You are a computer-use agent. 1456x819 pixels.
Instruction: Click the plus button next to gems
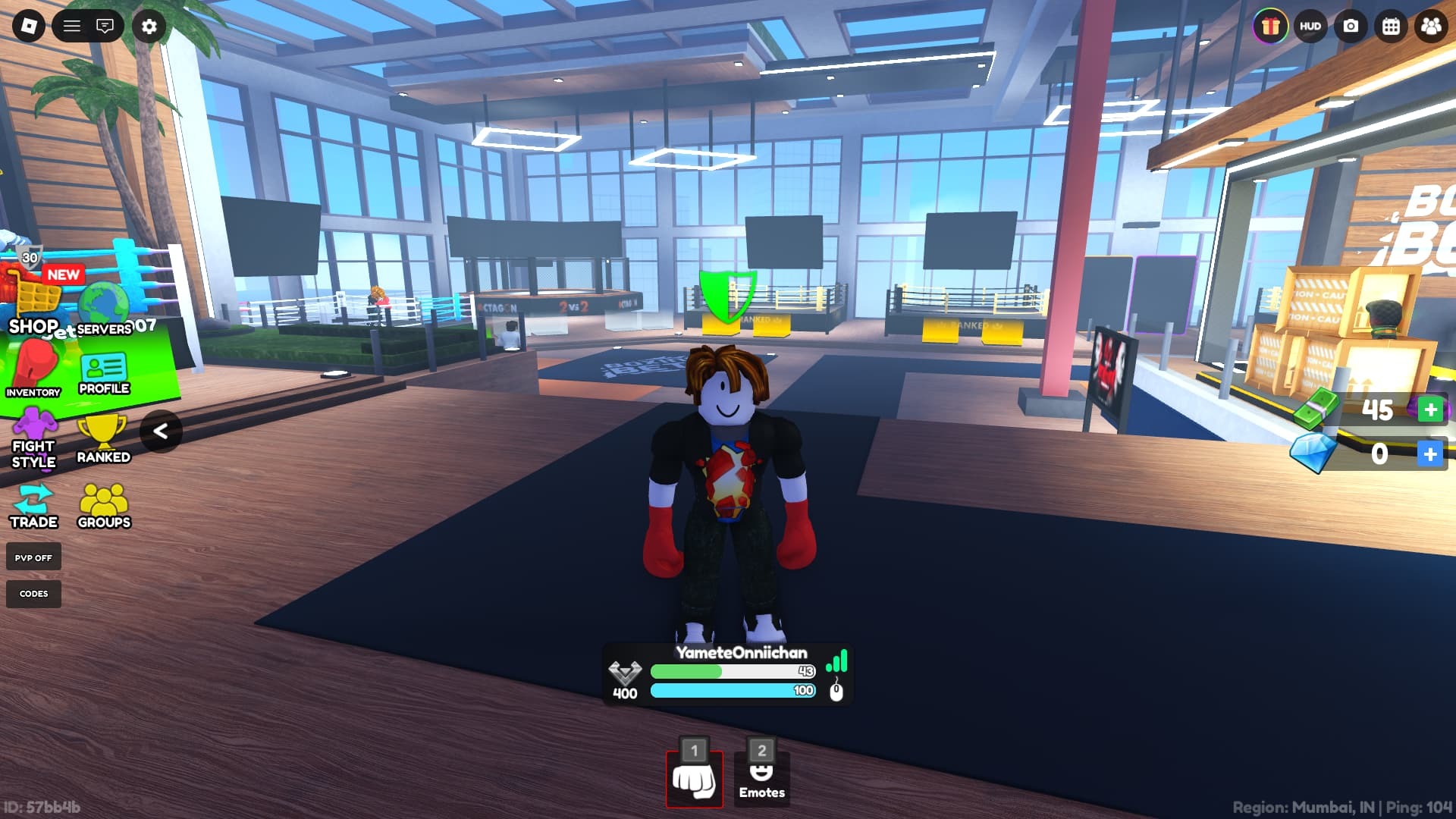1430,454
